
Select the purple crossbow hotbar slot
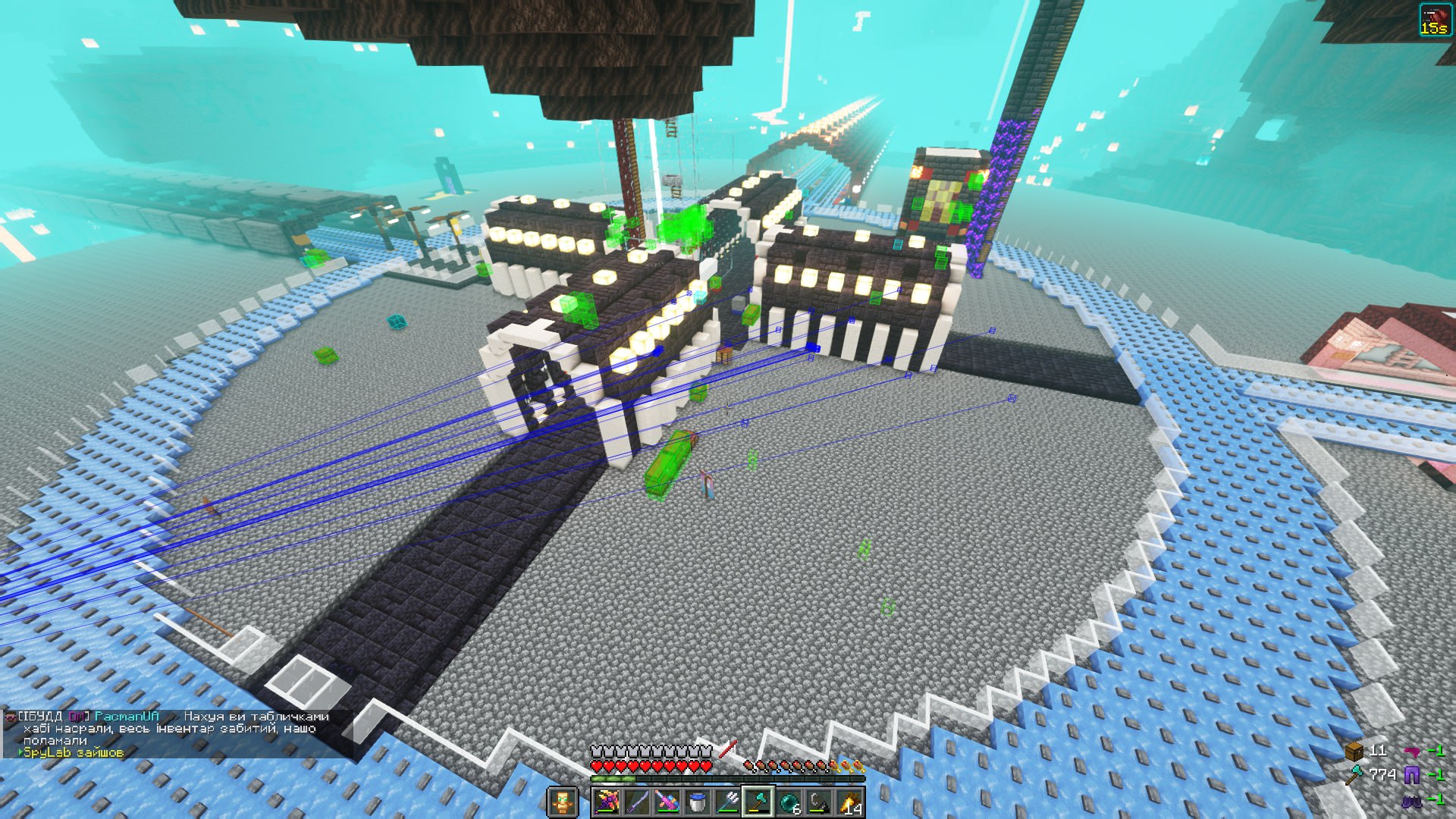(607, 802)
